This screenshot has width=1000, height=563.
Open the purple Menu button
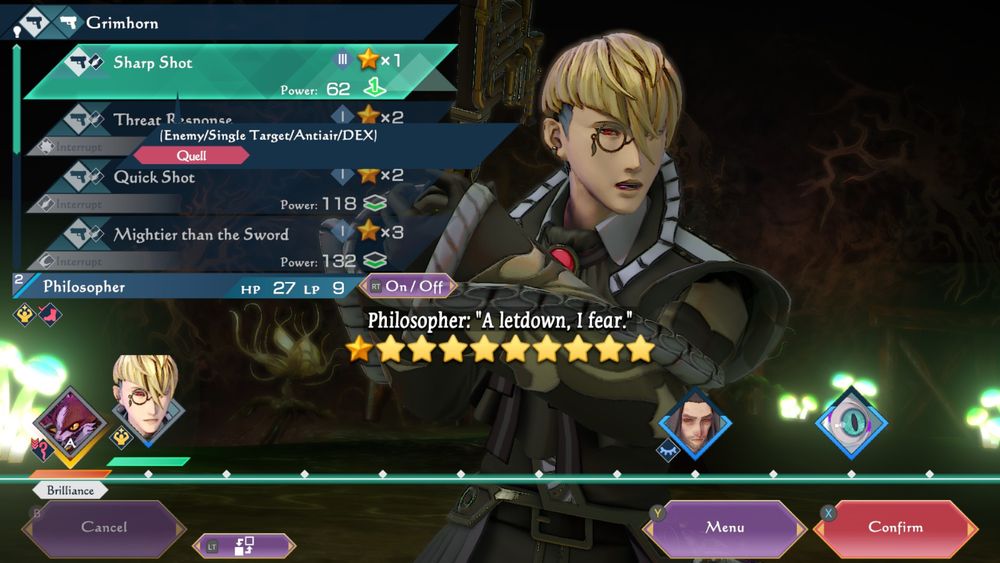pos(725,527)
